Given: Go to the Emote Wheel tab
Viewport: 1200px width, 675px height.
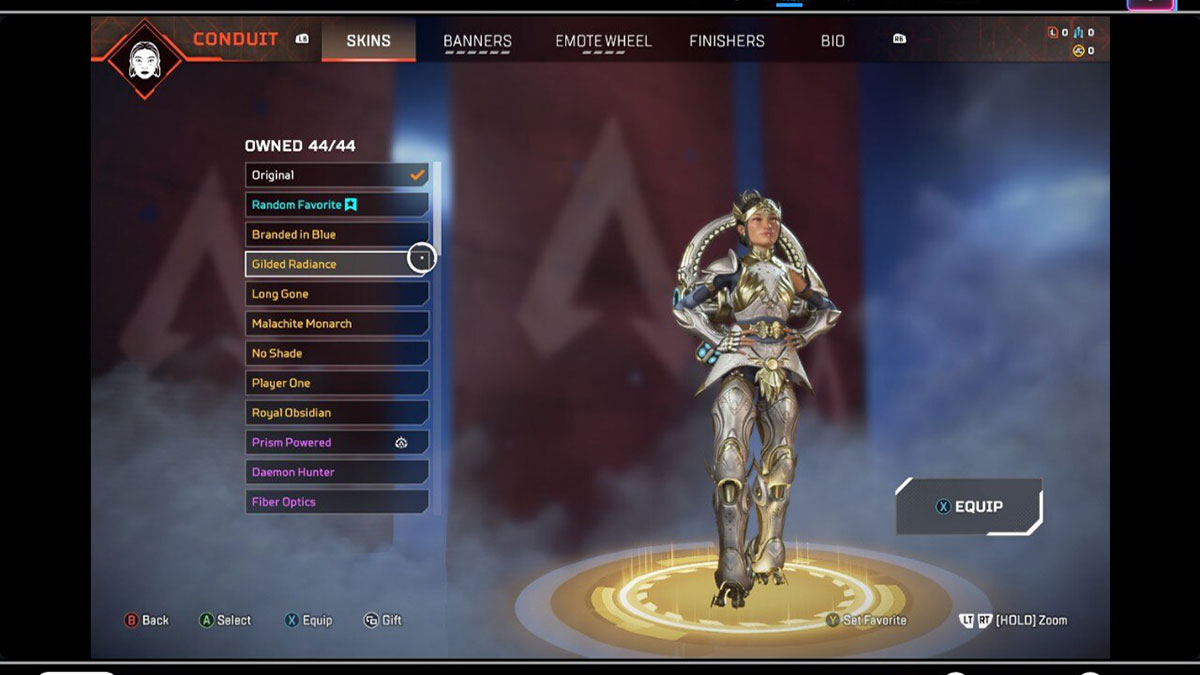Looking at the screenshot, I should pyautogui.click(x=603, y=41).
